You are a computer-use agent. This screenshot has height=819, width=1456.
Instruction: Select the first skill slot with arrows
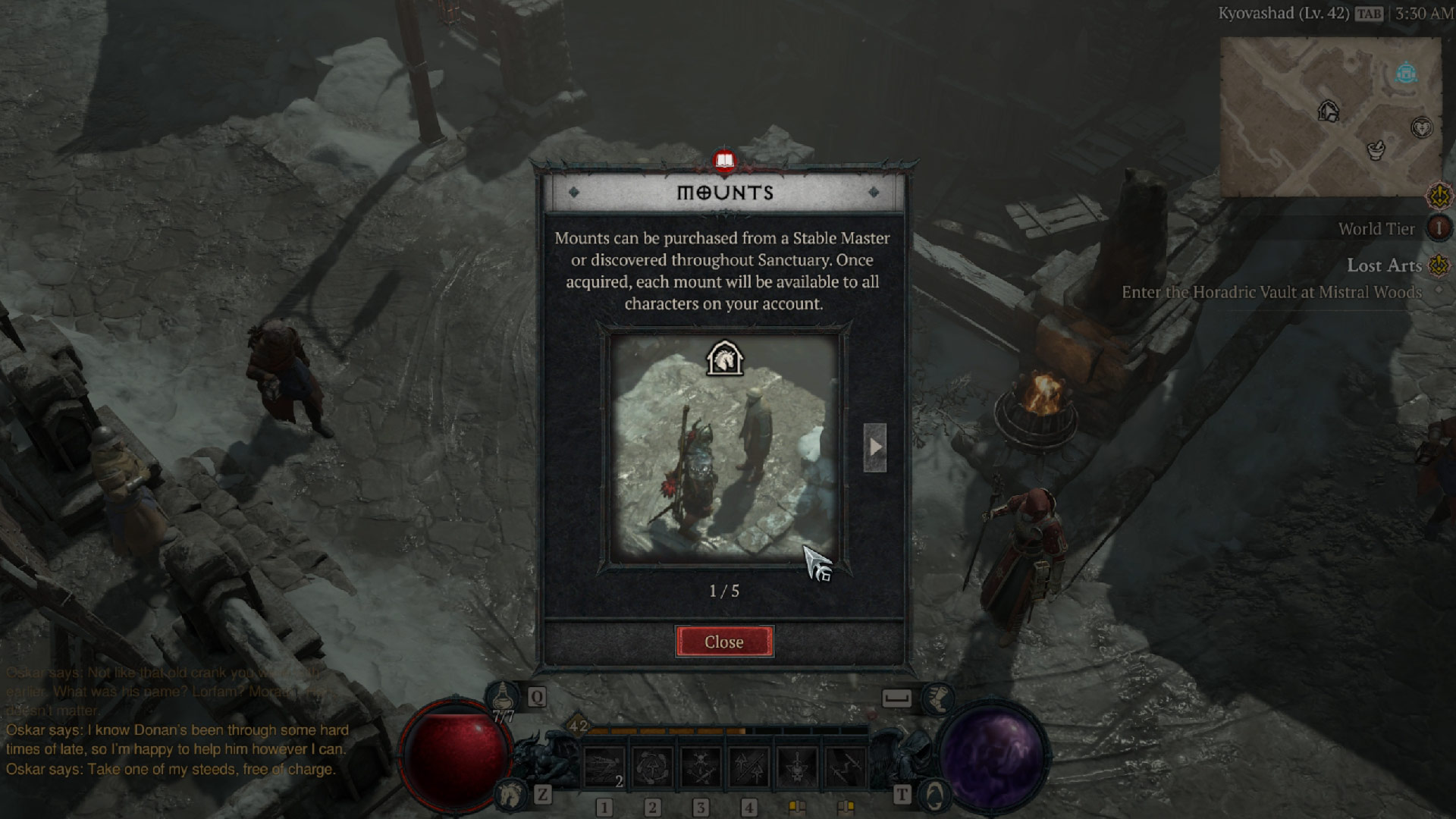pos(604,767)
